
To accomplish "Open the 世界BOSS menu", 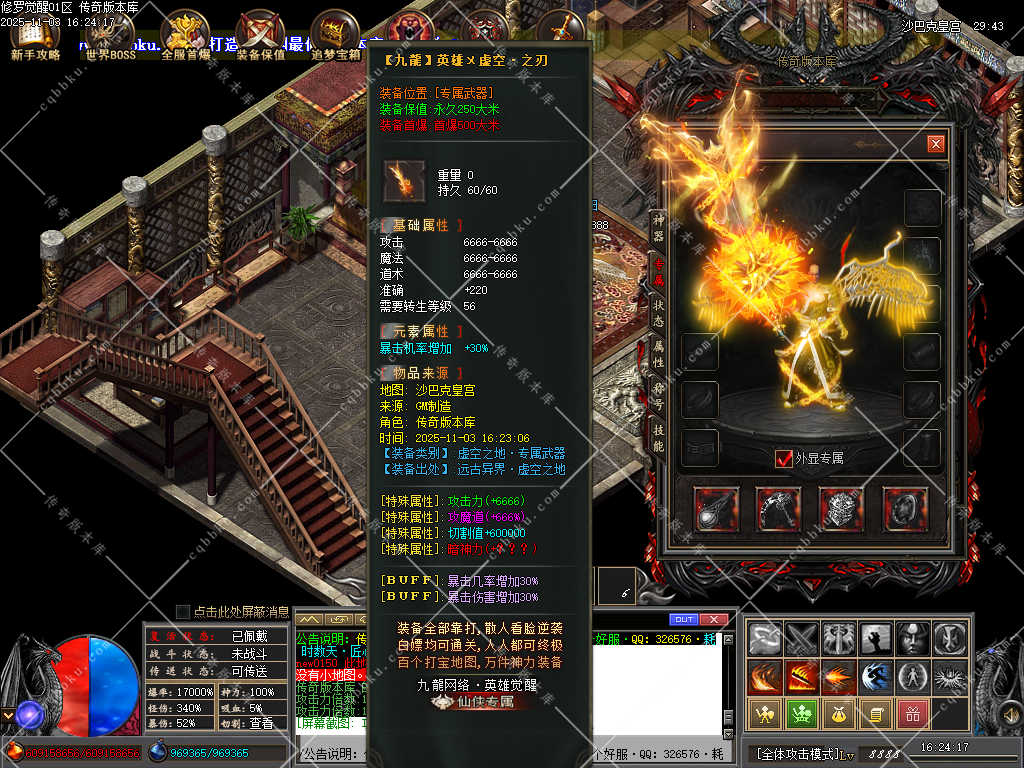I will click(110, 36).
